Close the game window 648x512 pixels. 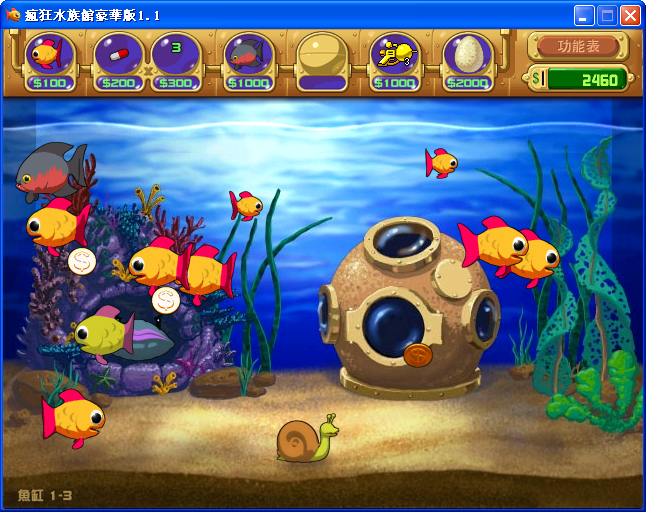(630, 15)
